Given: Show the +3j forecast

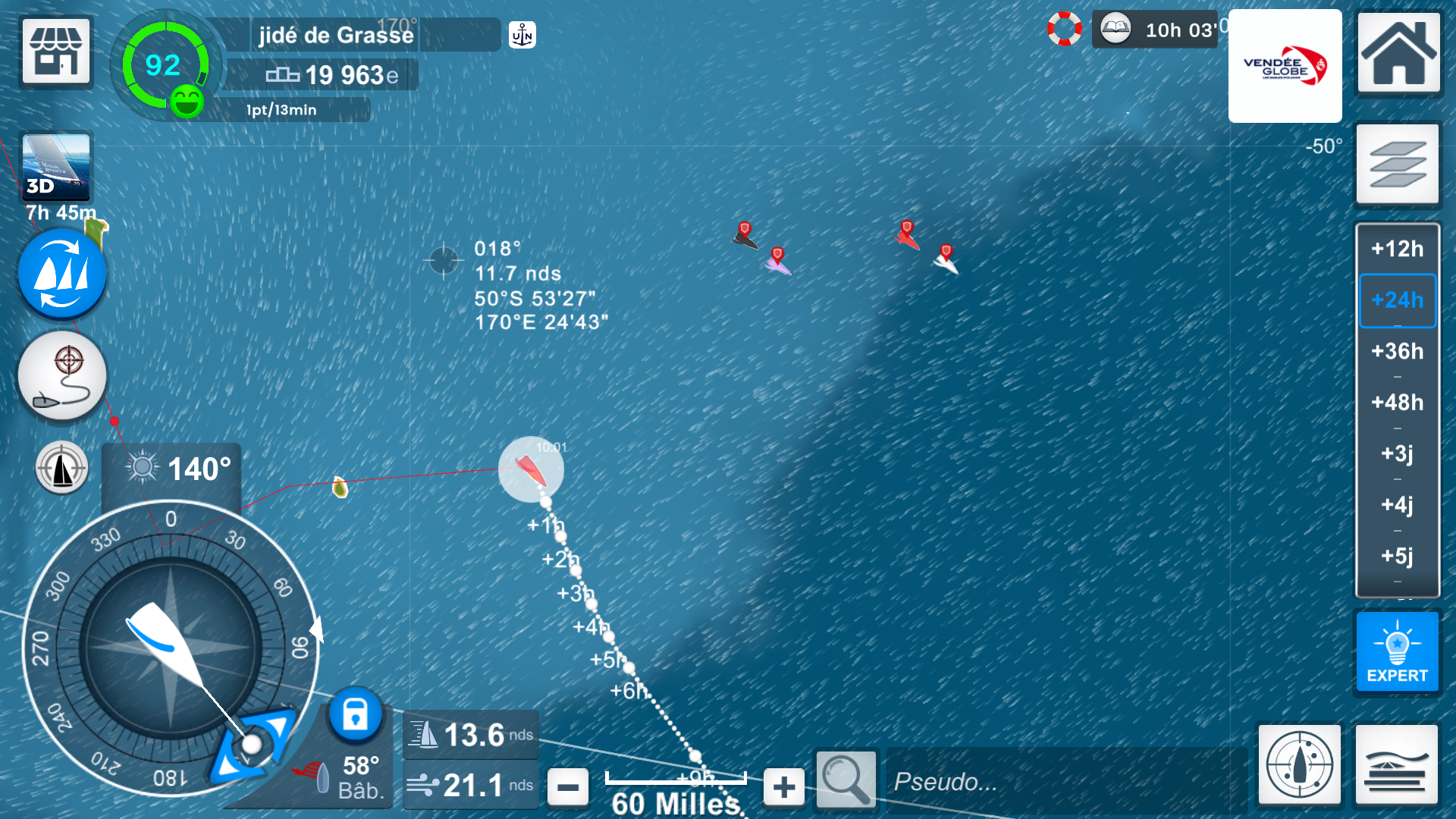Looking at the screenshot, I should point(1397,453).
